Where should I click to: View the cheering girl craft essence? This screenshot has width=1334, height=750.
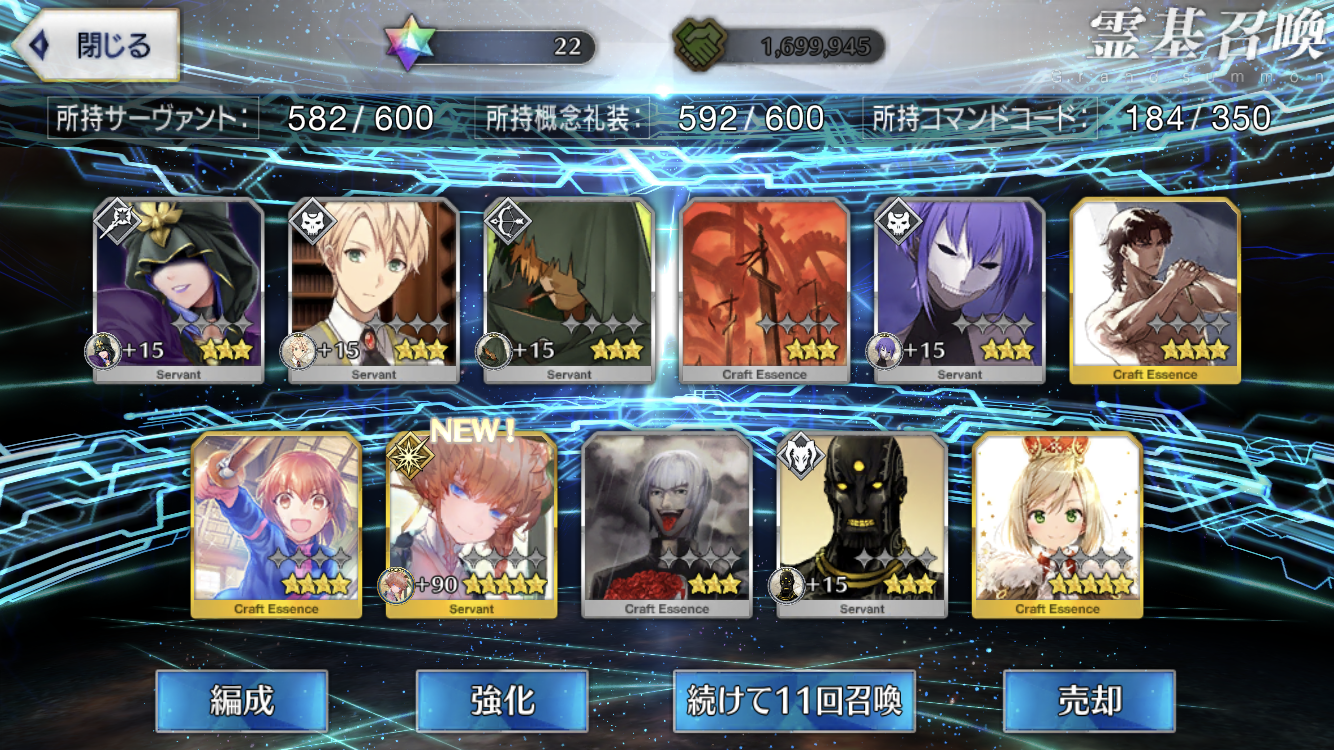276,525
